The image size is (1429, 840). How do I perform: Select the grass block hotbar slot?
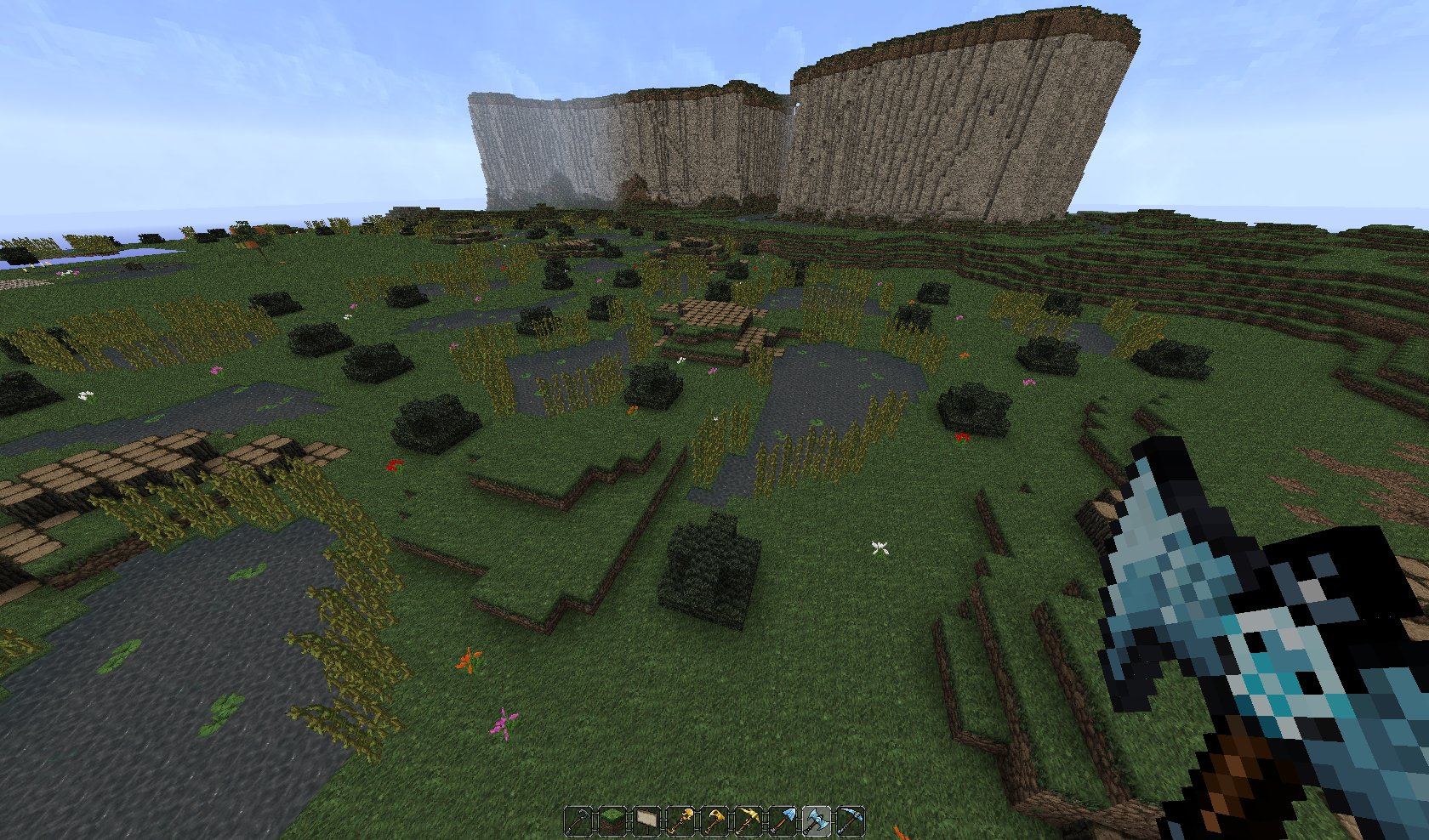coord(613,821)
